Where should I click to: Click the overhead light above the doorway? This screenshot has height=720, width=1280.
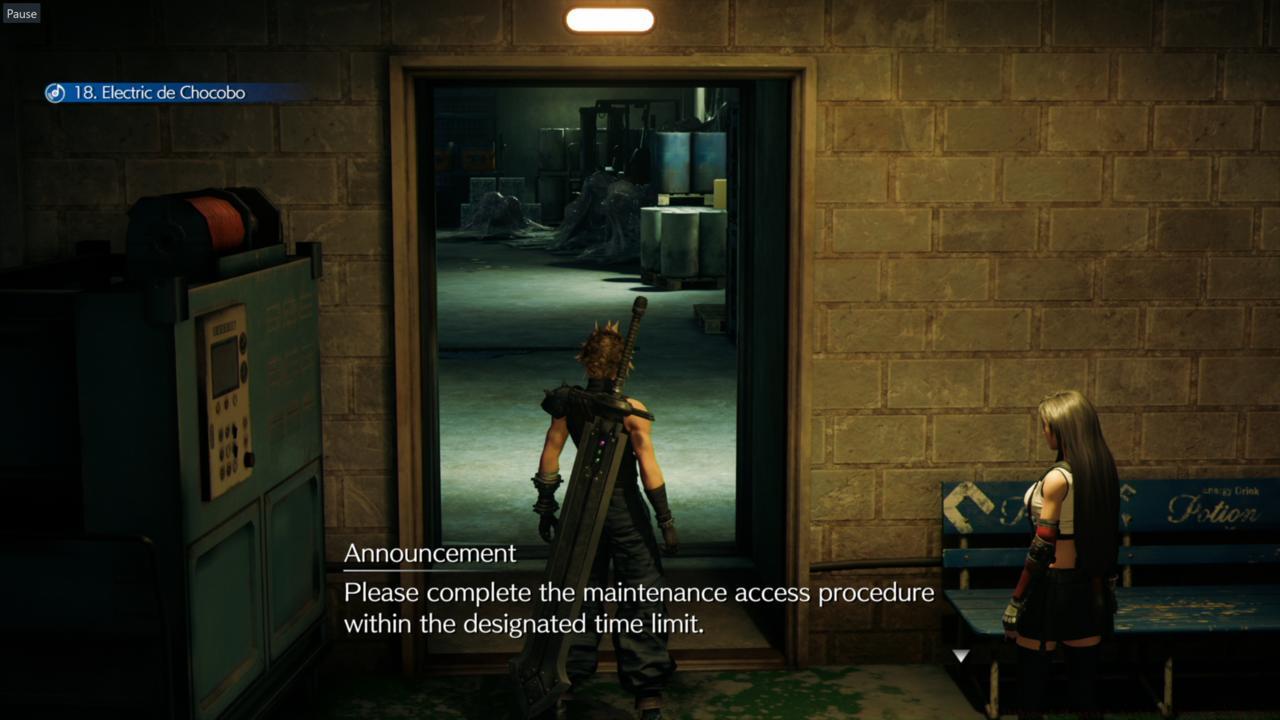tap(609, 19)
